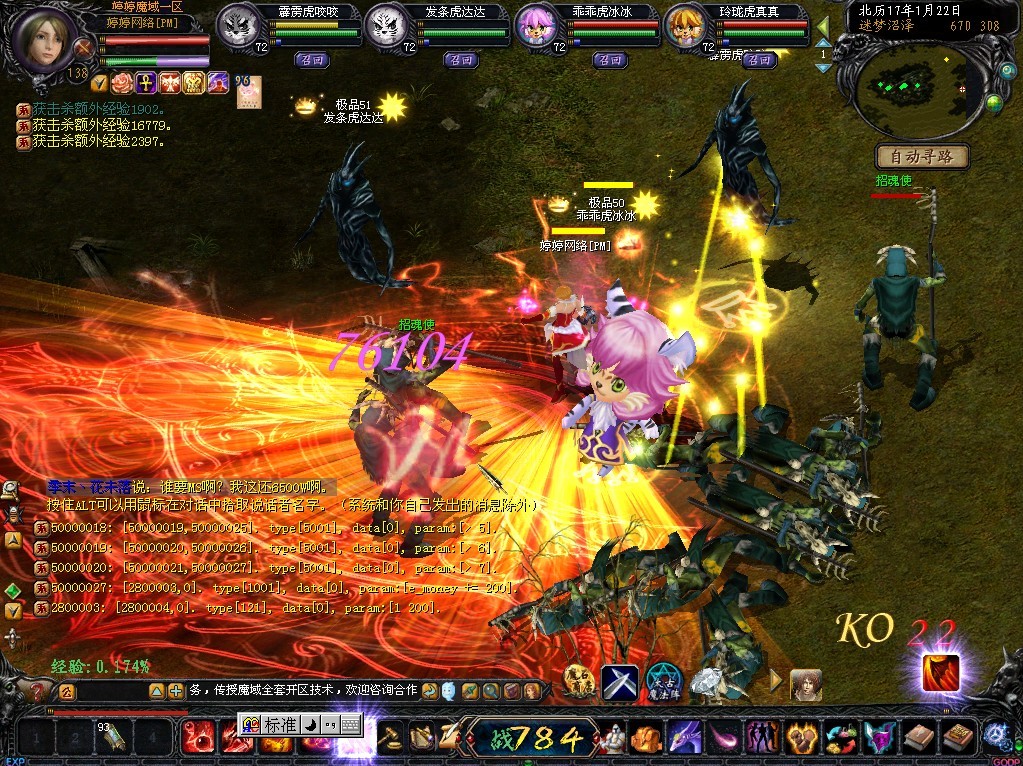Recall the pet 乖乖虎冰冰

(x=609, y=60)
